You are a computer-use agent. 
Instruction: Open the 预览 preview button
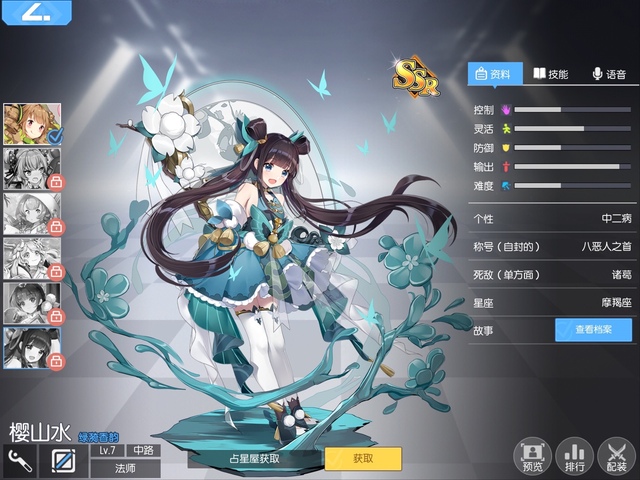point(532,455)
